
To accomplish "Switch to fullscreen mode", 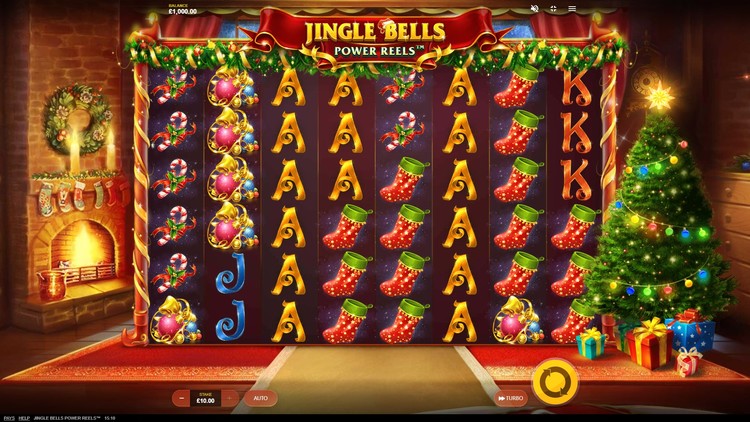I will click(552, 9).
